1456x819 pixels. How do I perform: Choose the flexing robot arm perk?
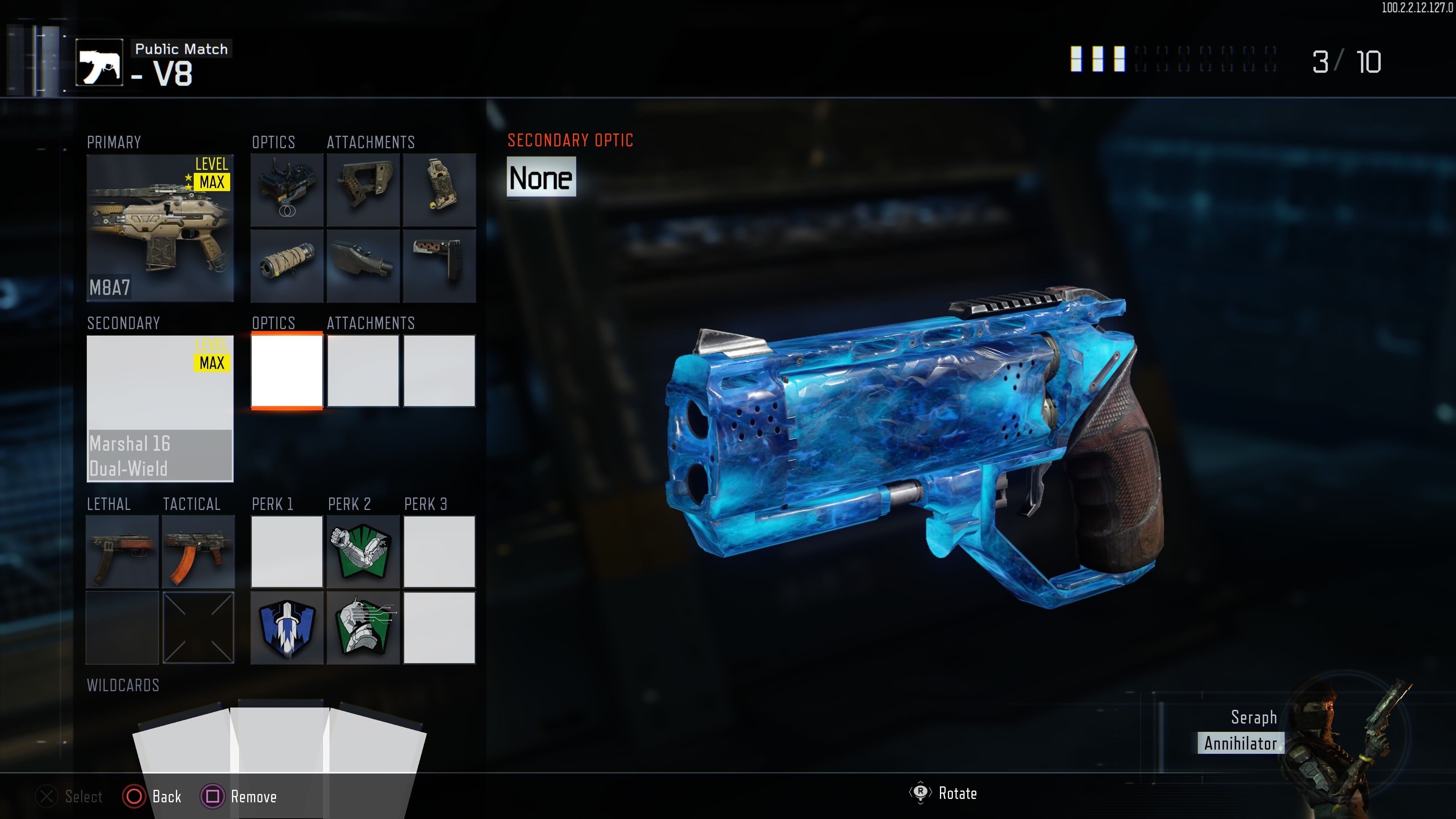(x=363, y=552)
